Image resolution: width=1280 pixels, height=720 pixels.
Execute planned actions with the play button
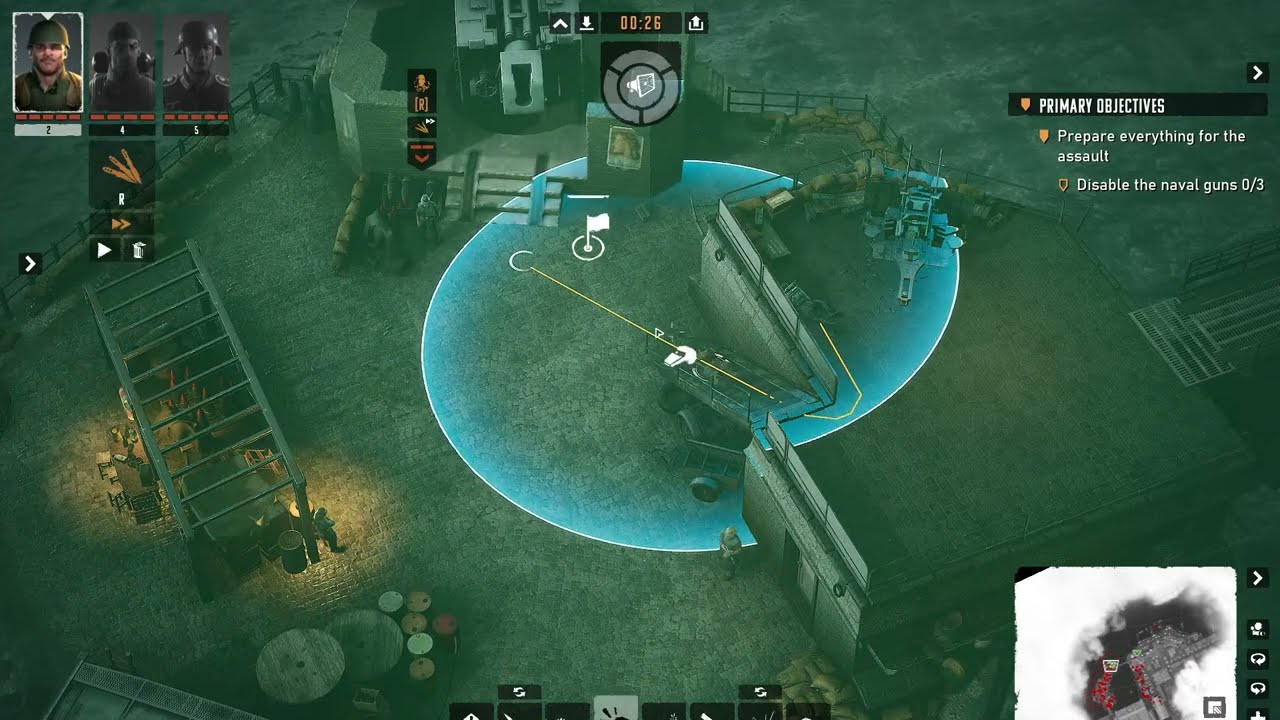click(104, 250)
